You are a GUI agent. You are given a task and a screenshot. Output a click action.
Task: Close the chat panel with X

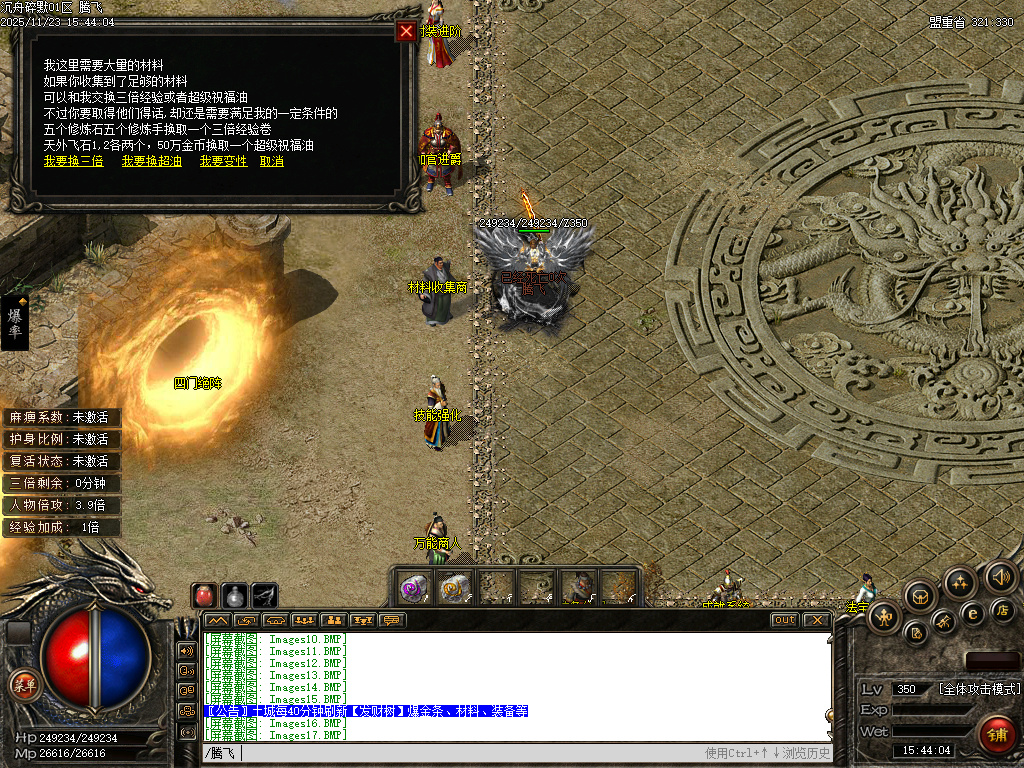(817, 620)
